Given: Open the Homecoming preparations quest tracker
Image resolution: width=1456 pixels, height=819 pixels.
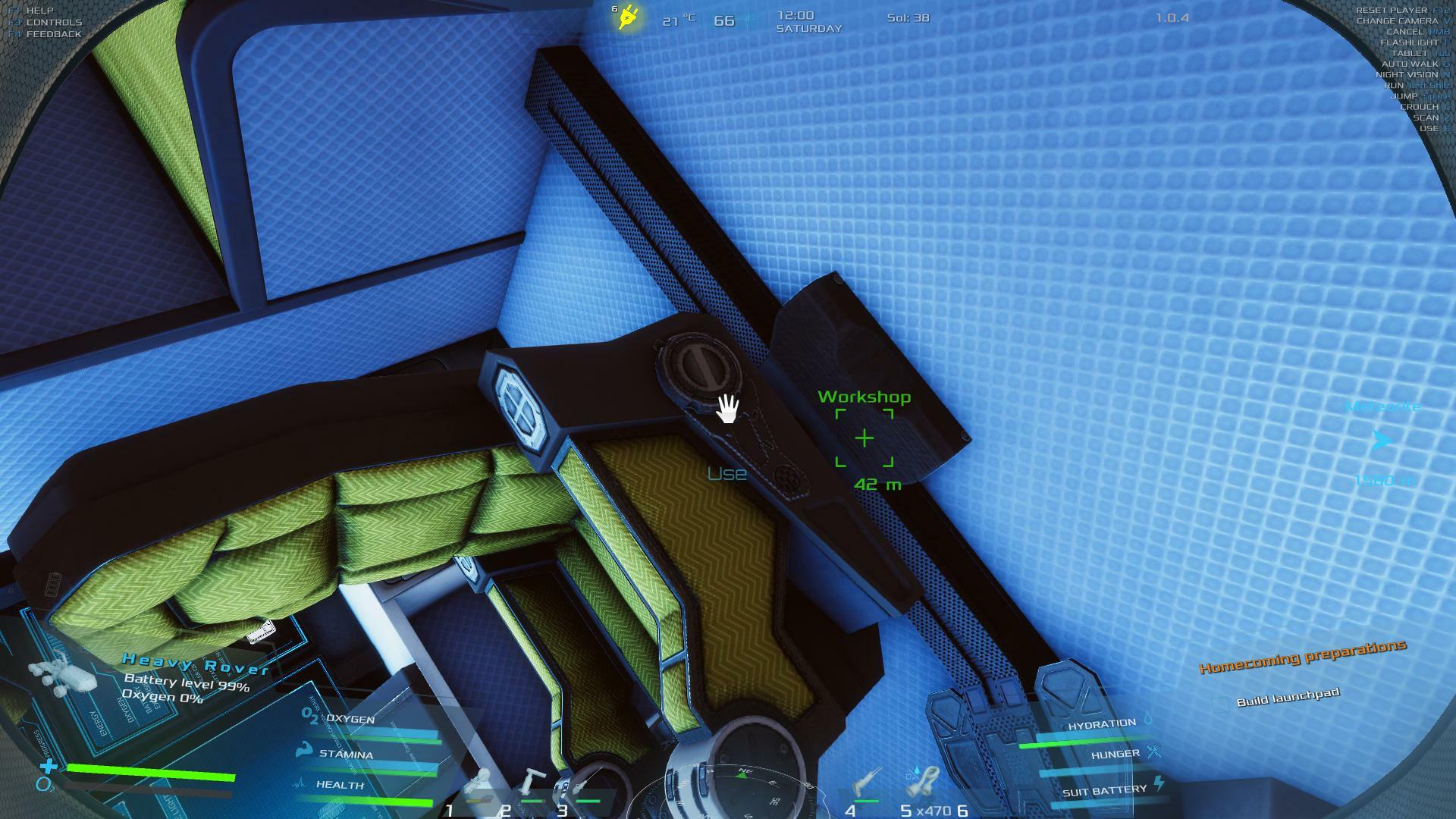Looking at the screenshot, I should point(1302,657).
